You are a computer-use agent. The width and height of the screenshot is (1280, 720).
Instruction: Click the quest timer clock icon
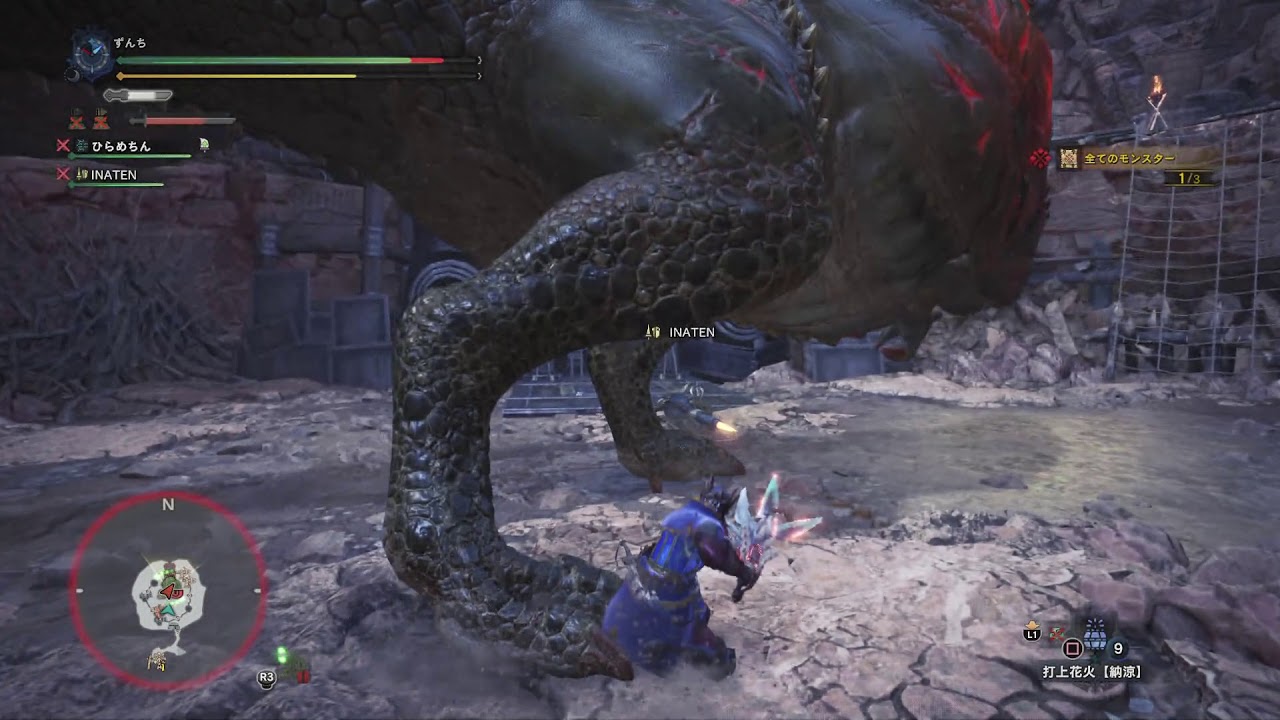92,54
